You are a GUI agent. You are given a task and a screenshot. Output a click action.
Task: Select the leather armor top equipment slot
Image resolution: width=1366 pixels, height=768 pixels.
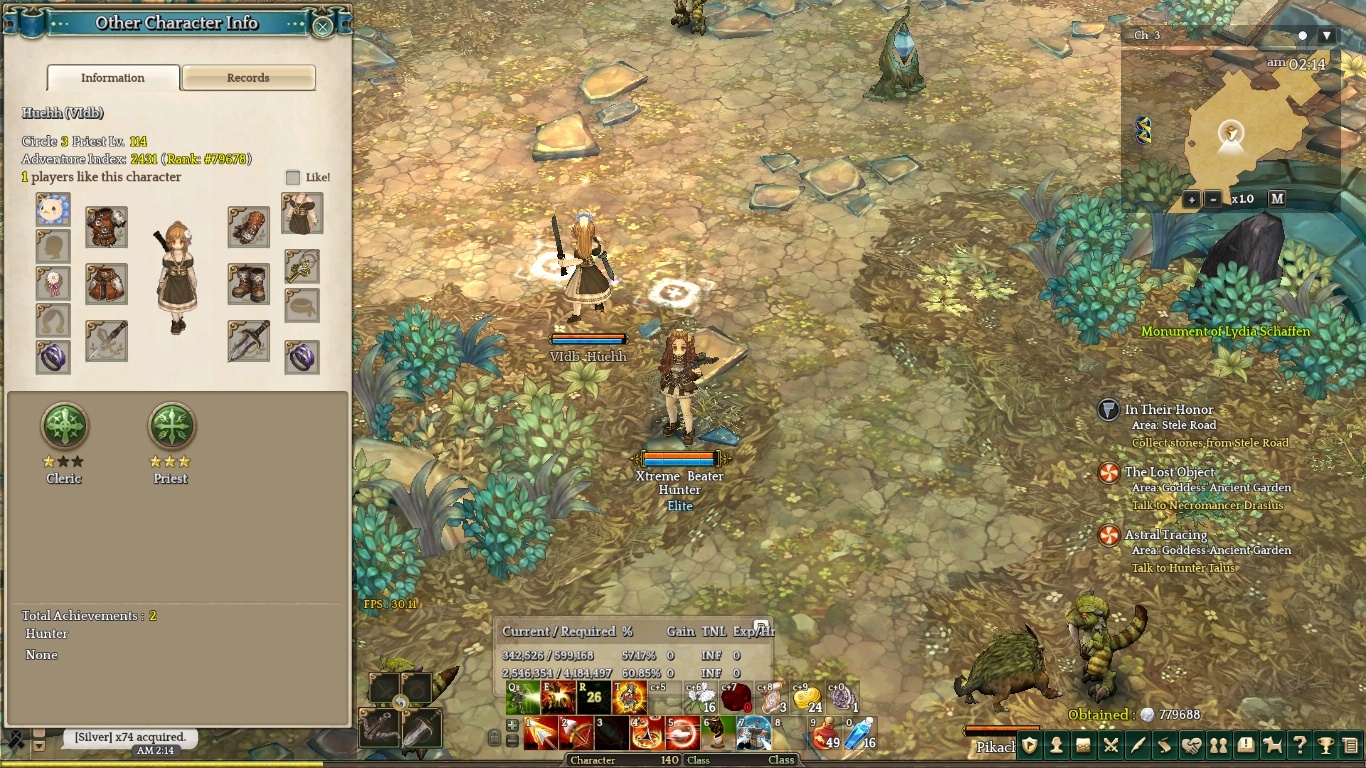point(106,227)
